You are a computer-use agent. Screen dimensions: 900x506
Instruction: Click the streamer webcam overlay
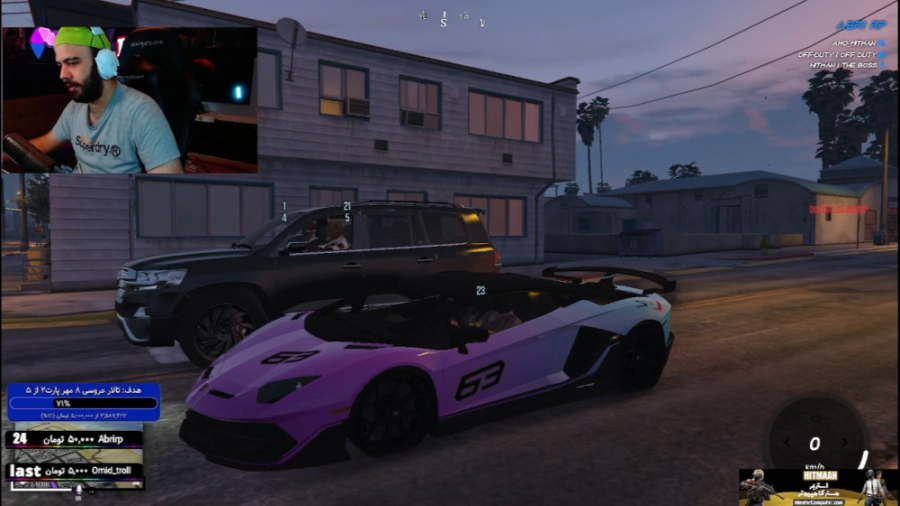[x=129, y=100]
